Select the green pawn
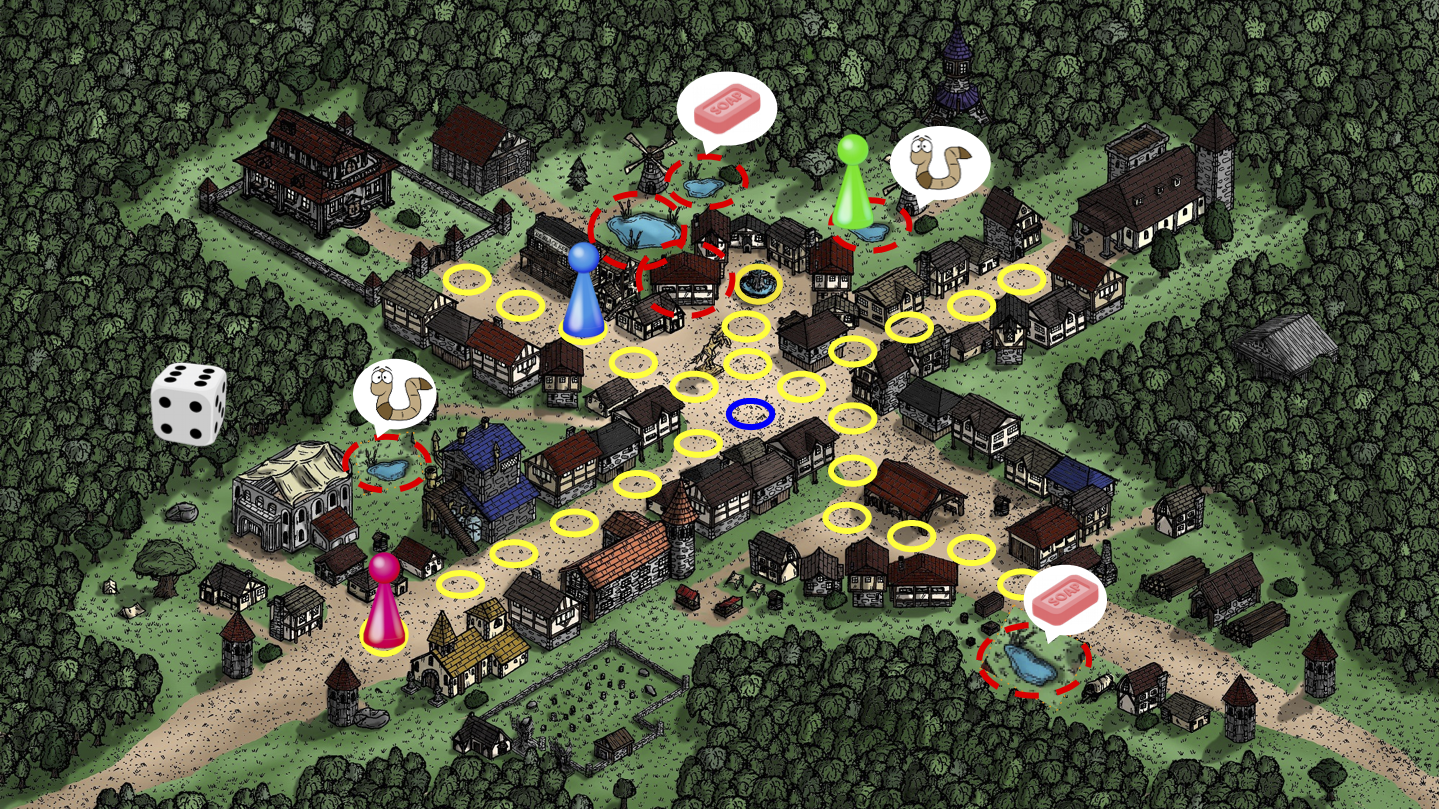 [853, 182]
